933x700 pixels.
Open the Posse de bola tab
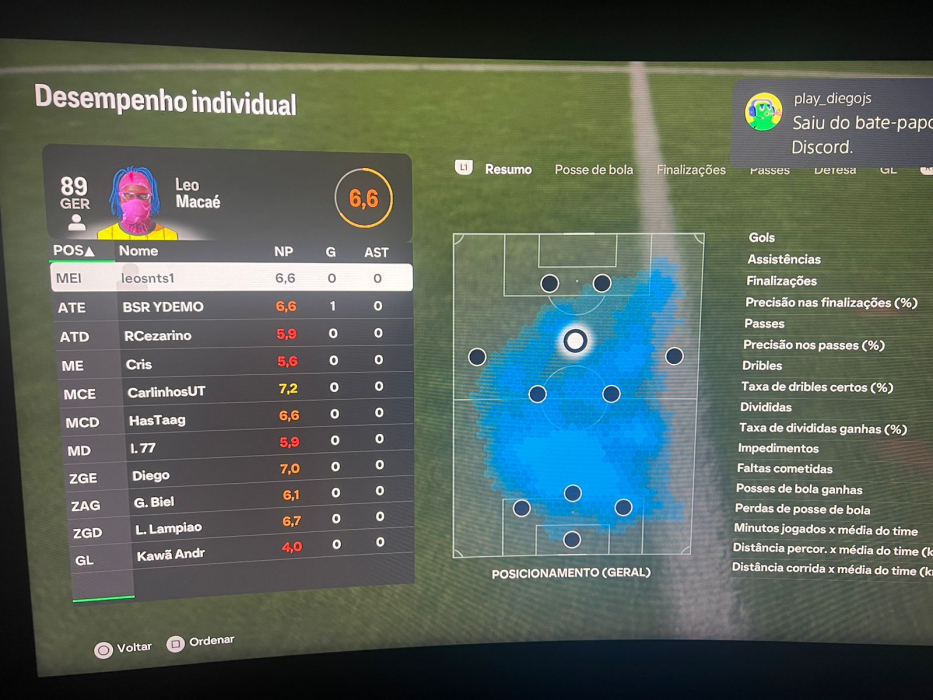tap(594, 170)
